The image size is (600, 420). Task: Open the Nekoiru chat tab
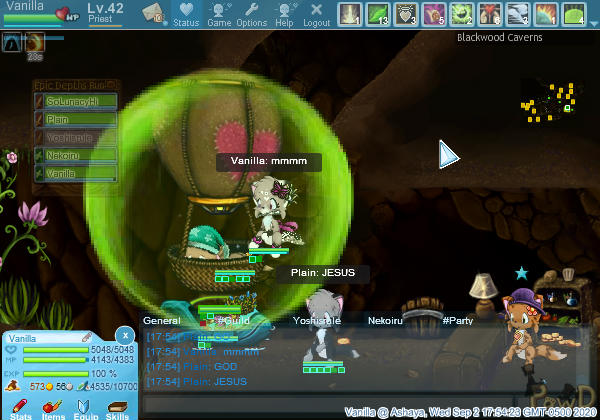tap(386, 321)
